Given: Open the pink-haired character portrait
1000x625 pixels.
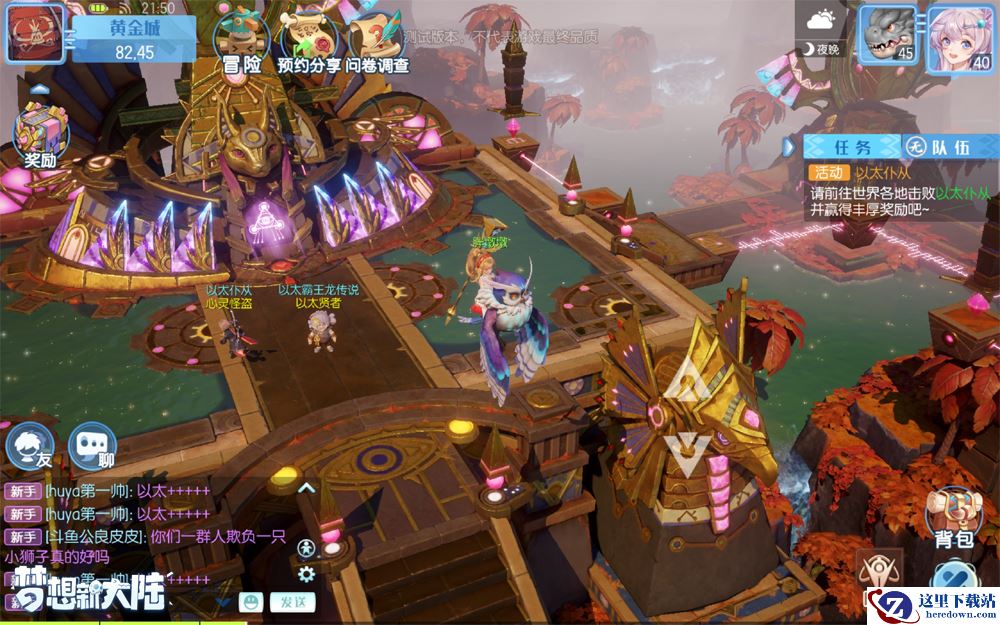Looking at the screenshot, I should (960, 38).
